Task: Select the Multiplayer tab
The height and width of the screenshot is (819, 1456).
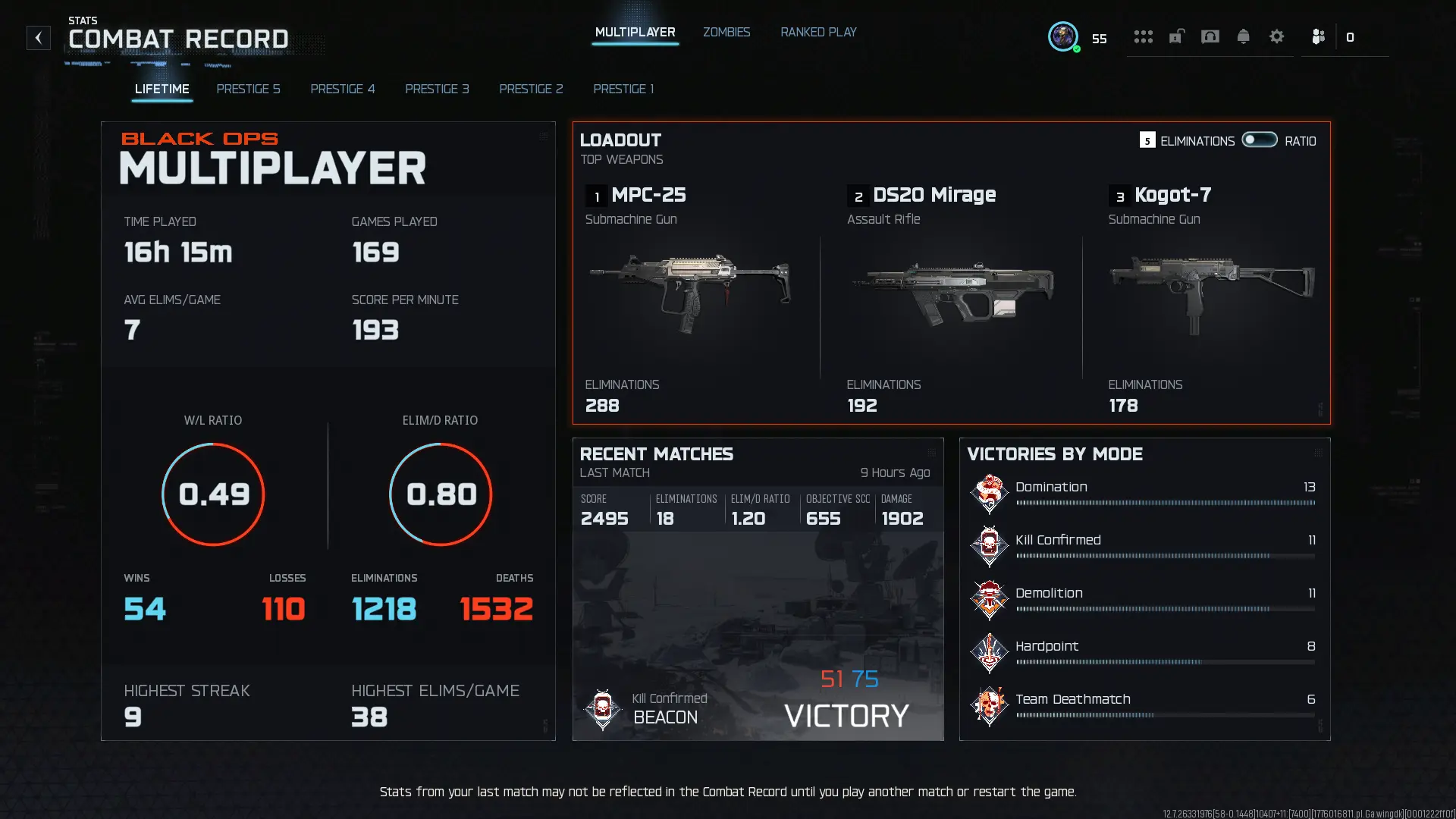Action: click(635, 33)
